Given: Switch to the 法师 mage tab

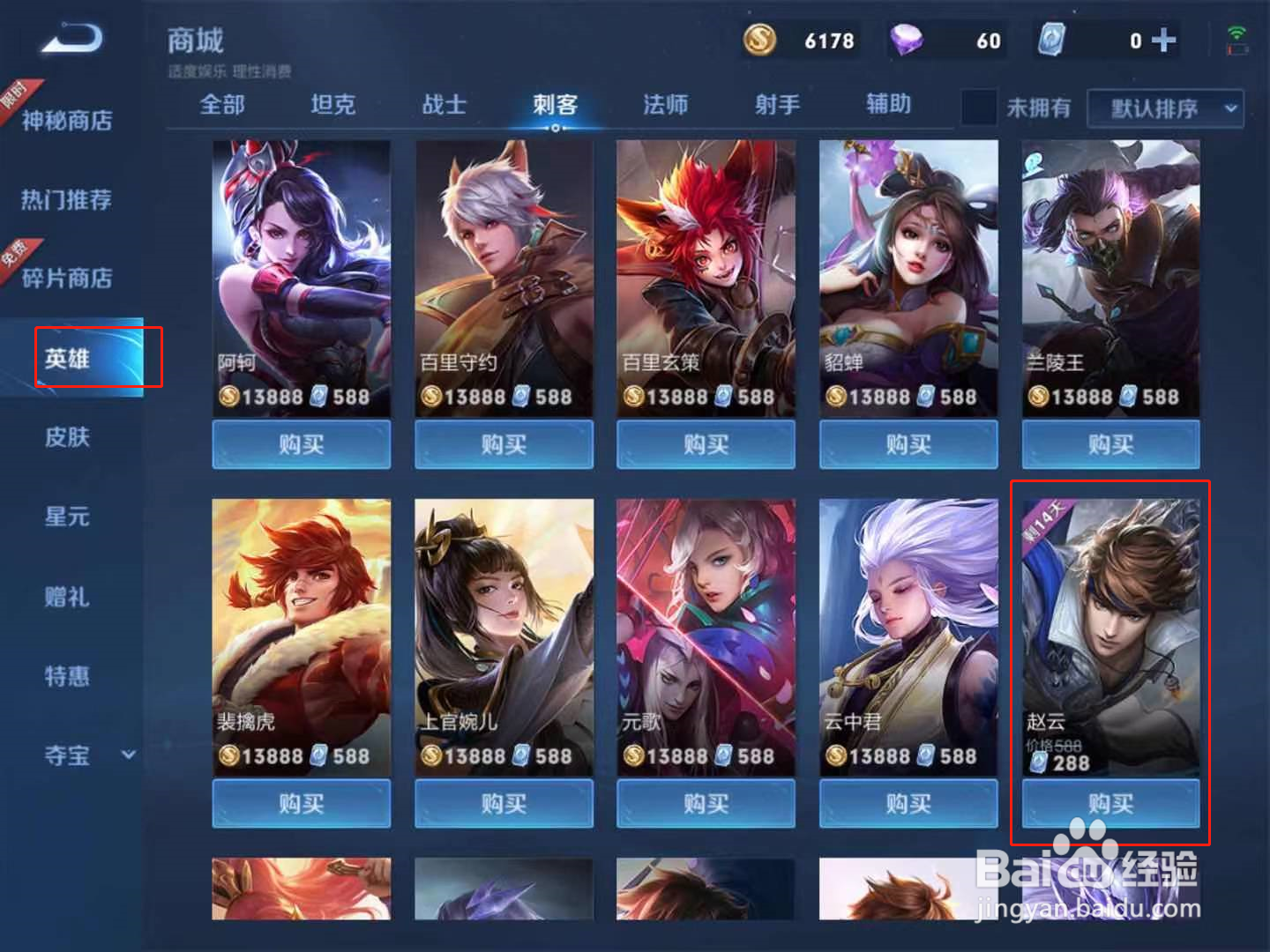Looking at the screenshot, I should tap(664, 106).
